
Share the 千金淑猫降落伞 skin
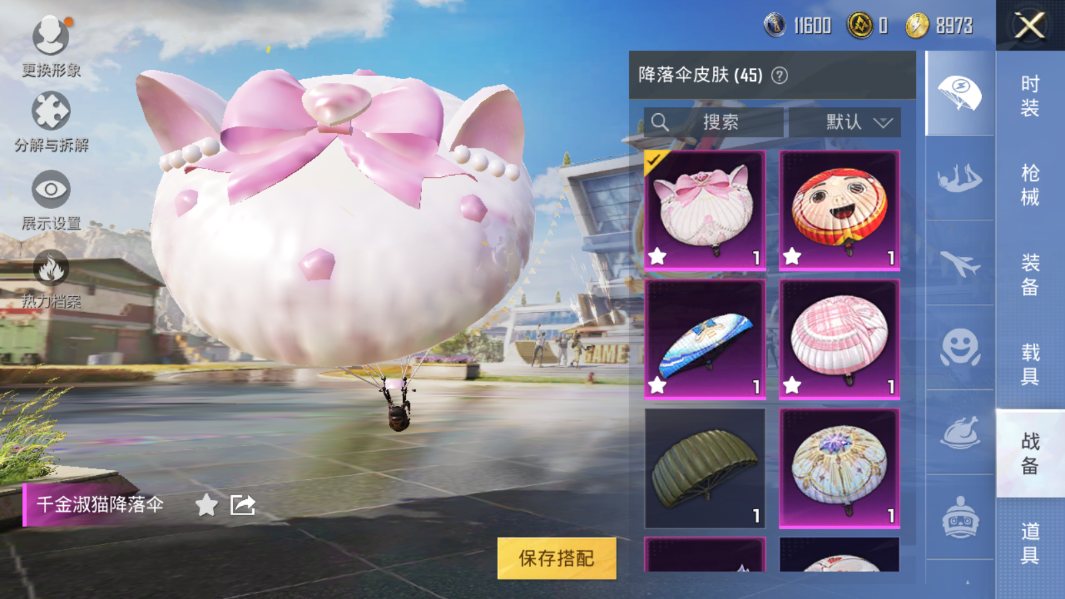coord(243,505)
